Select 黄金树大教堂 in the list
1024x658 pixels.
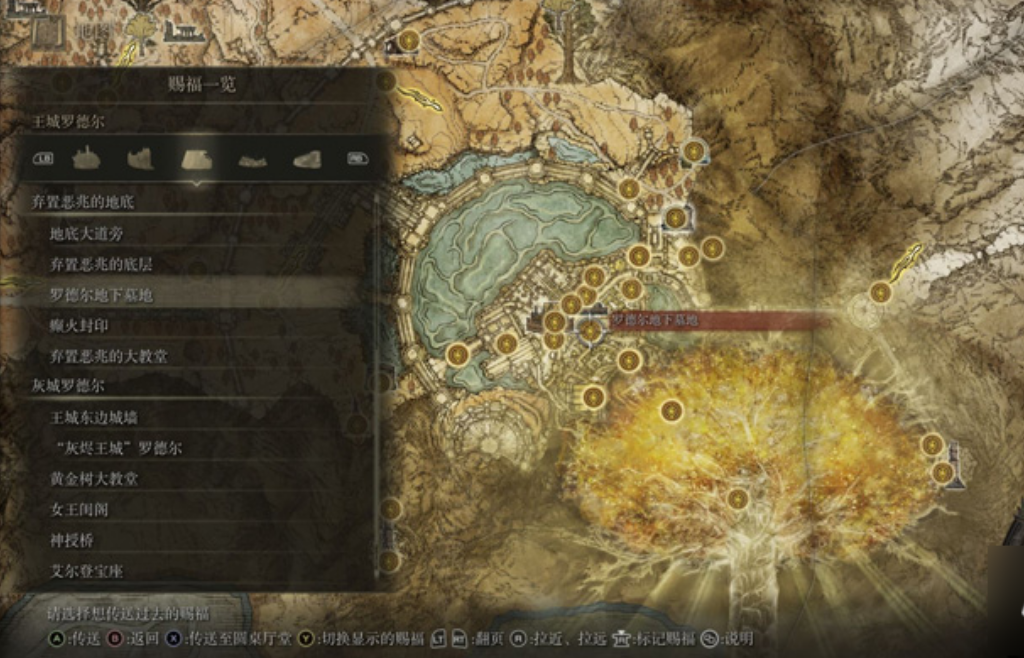point(94,478)
